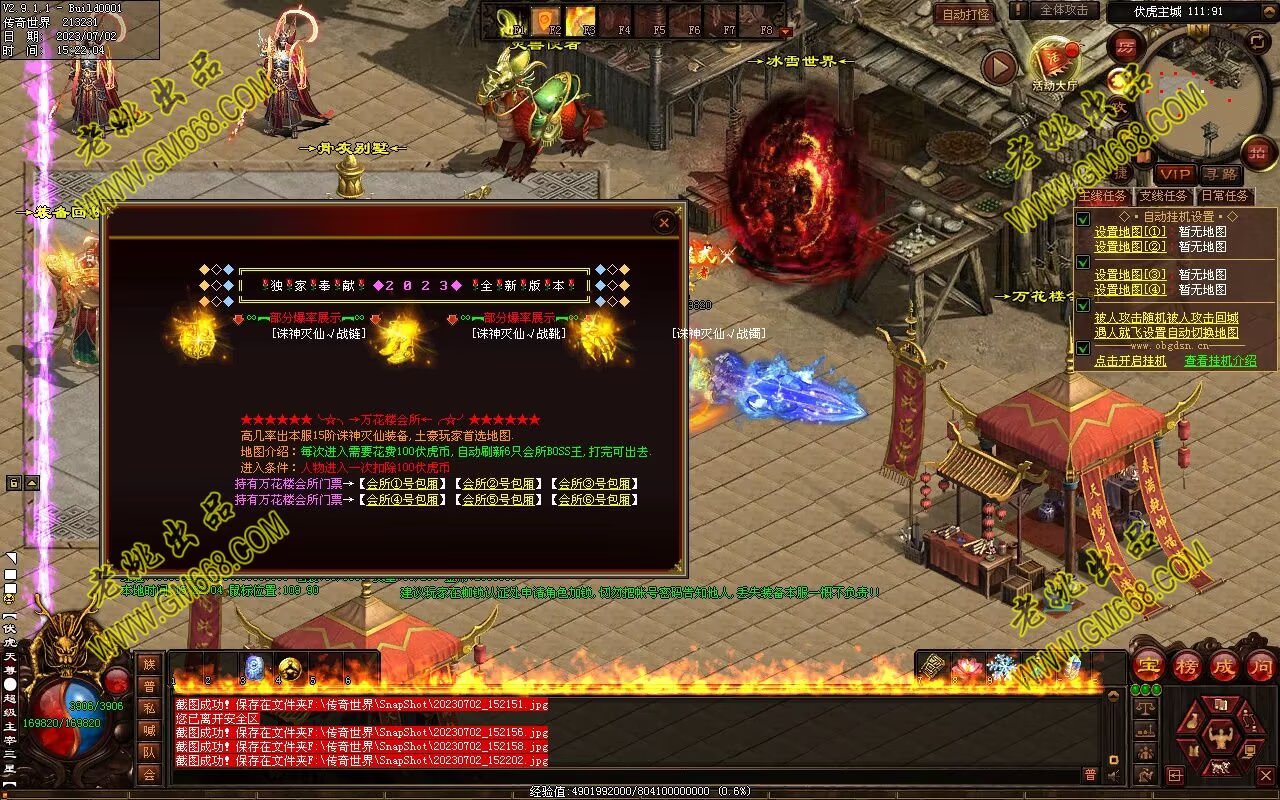Viewport: 1280px width, 800px height.
Task: Click the 自动打怪 auto-fight button
Action: pyautogui.click(x=967, y=14)
